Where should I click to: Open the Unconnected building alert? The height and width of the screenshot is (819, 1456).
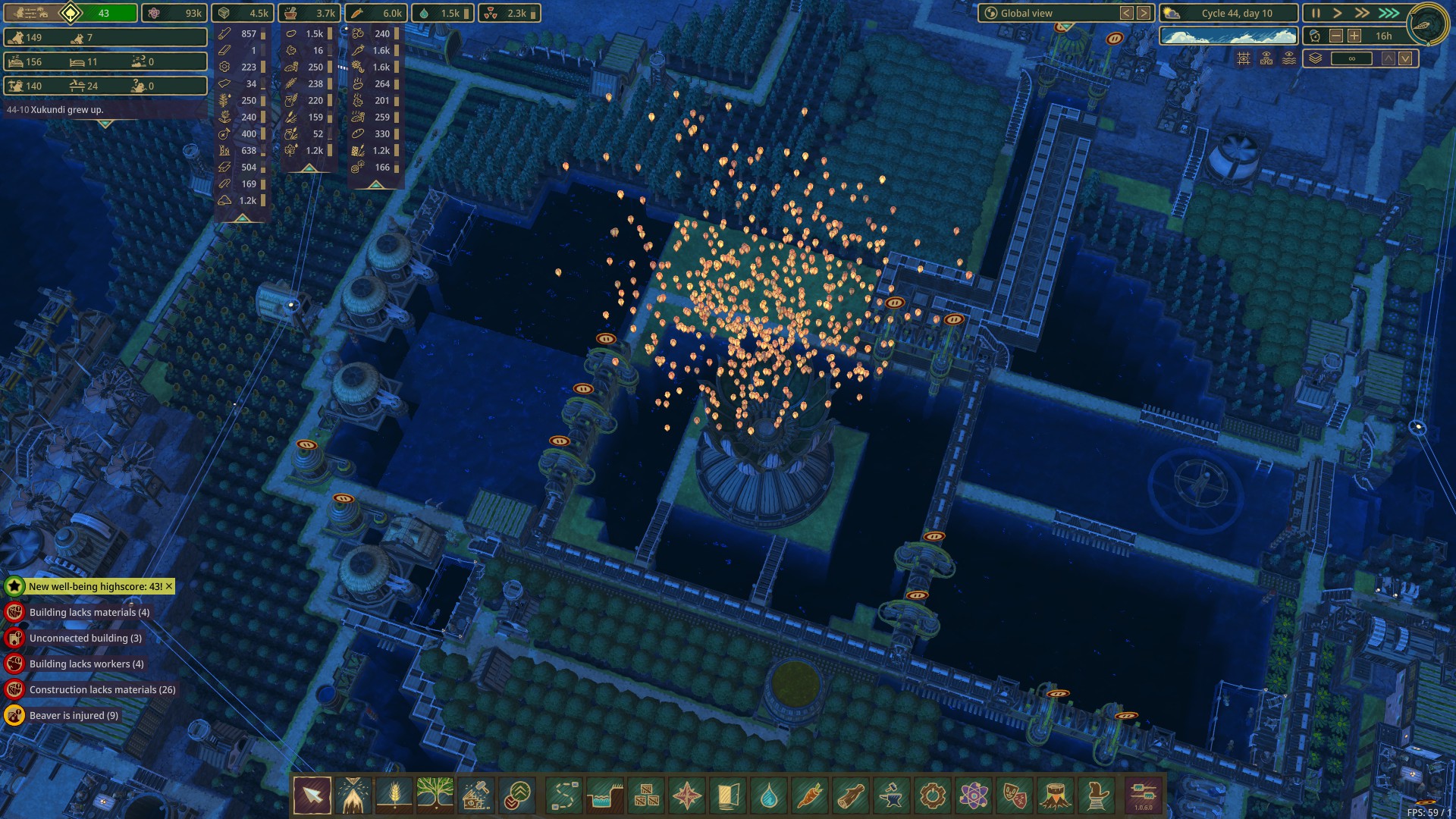[85, 638]
